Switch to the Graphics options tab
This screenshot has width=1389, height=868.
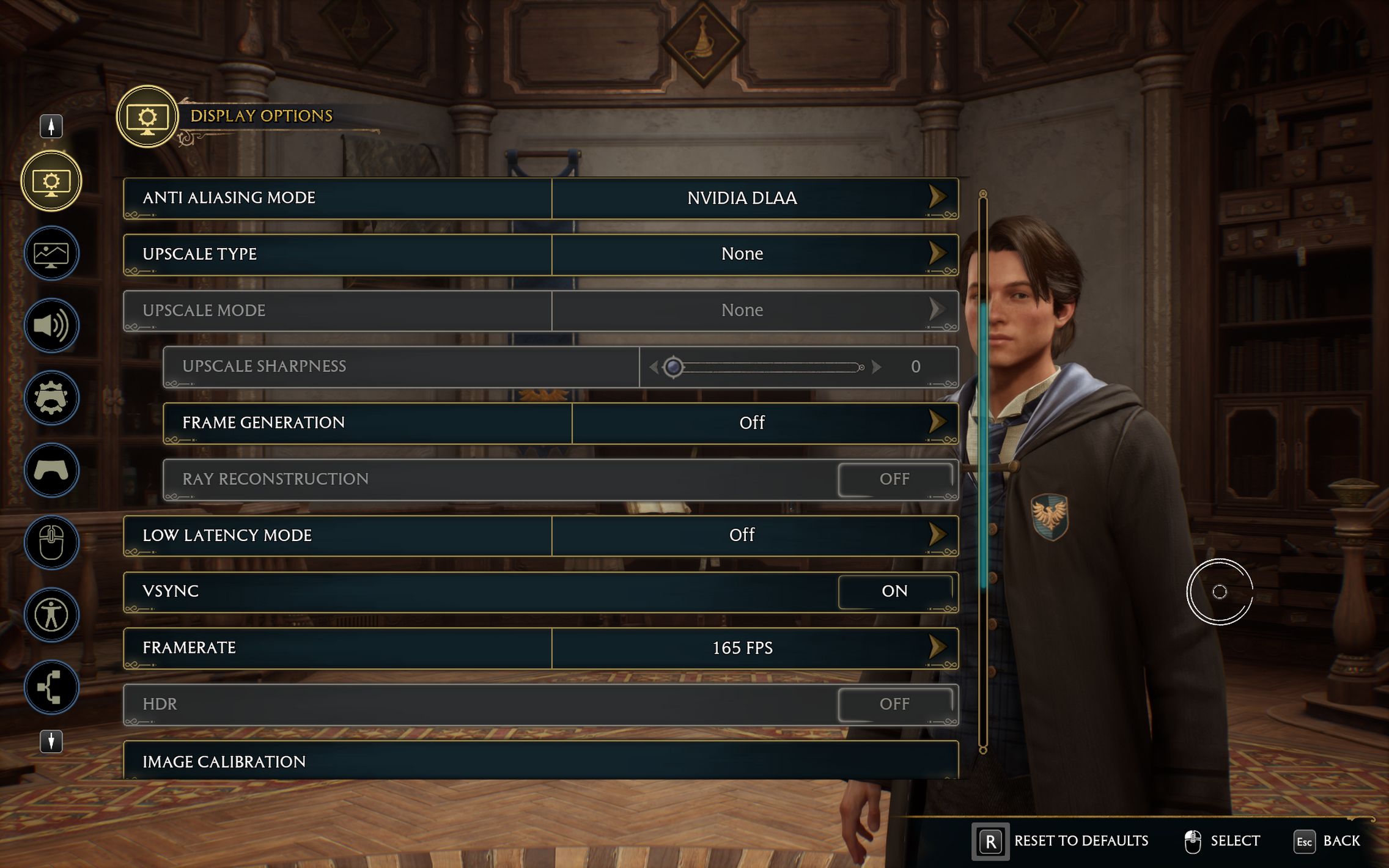pos(51,254)
